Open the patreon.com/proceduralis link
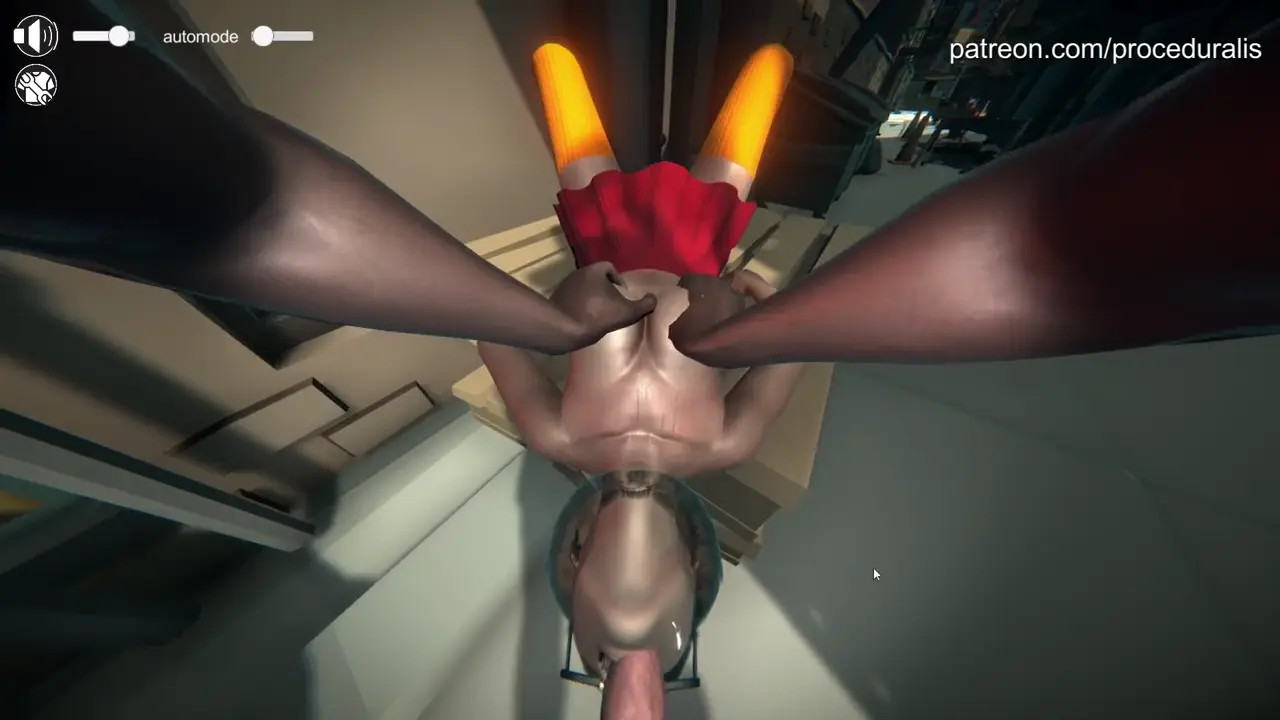Viewport: 1280px width, 720px height. point(1104,49)
